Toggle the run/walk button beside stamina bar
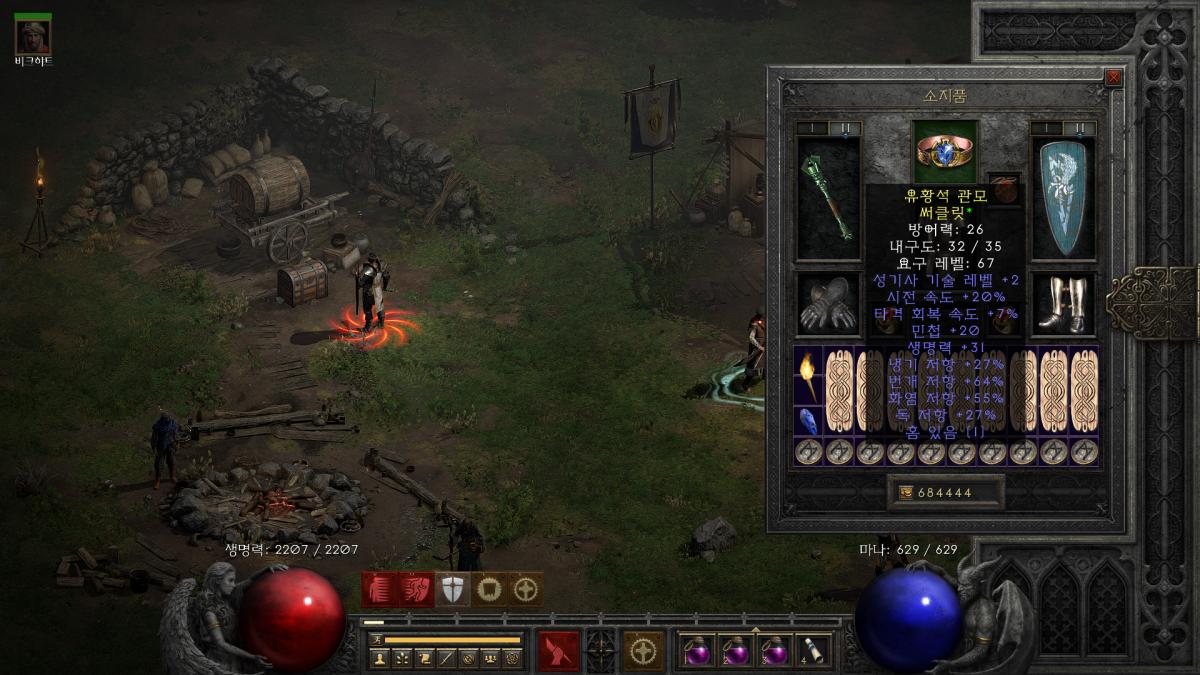The height and width of the screenshot is (675, 1200). point(376,640)
